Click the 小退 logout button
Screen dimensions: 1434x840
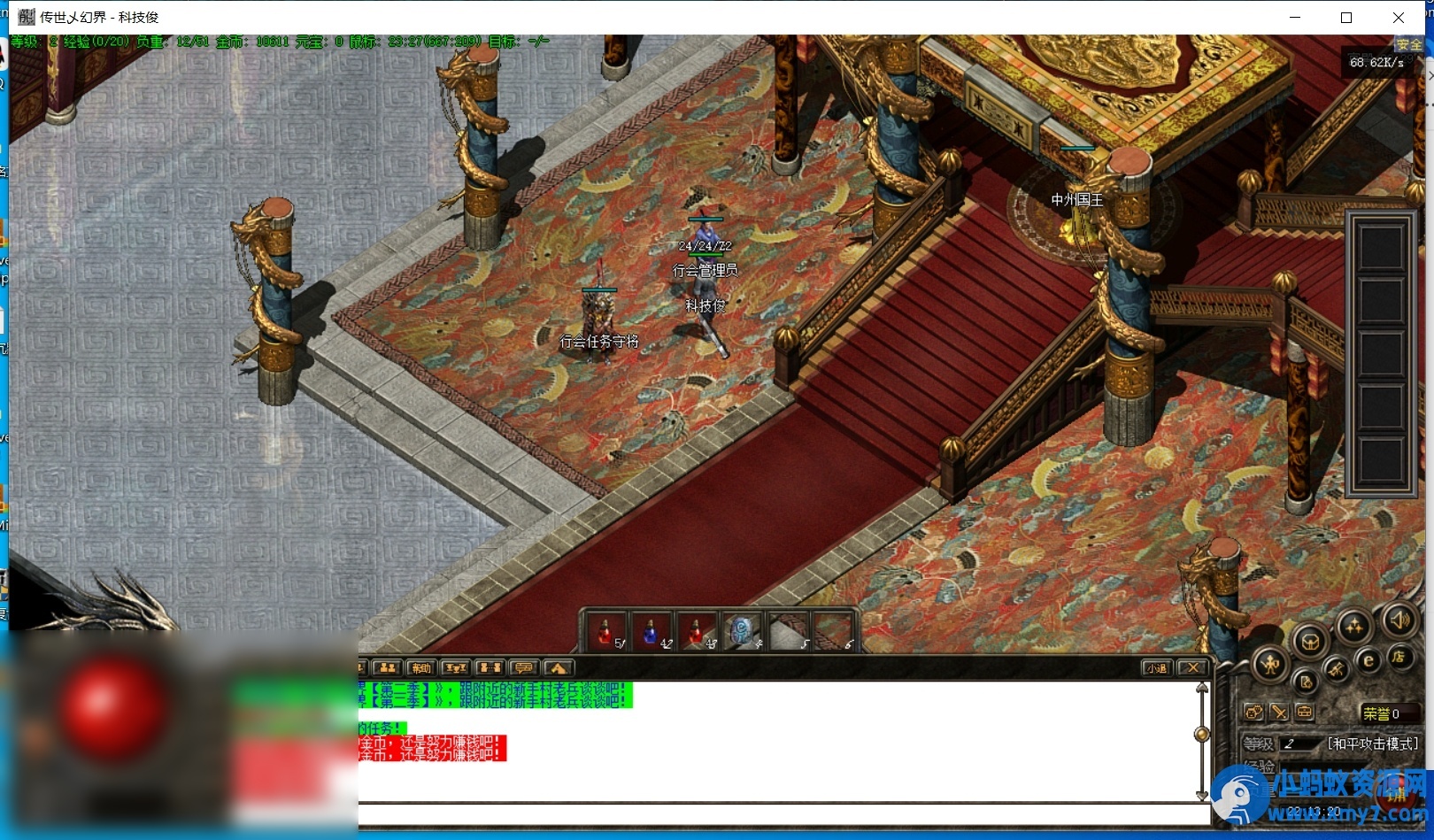click(x=1156, y=668)
